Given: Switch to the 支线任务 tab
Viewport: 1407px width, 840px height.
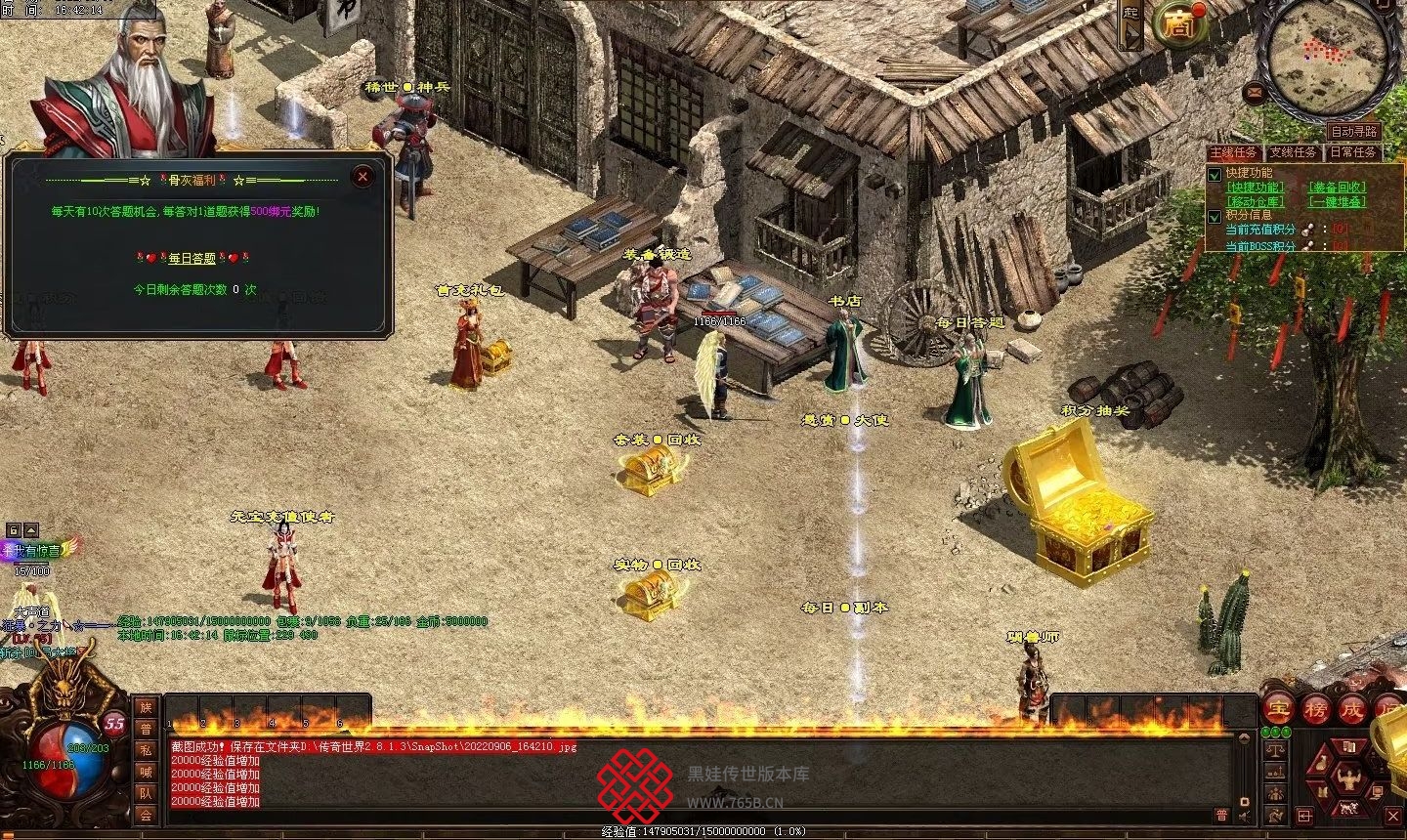Looking at the screenshot, I should [x=1293, y=152].
